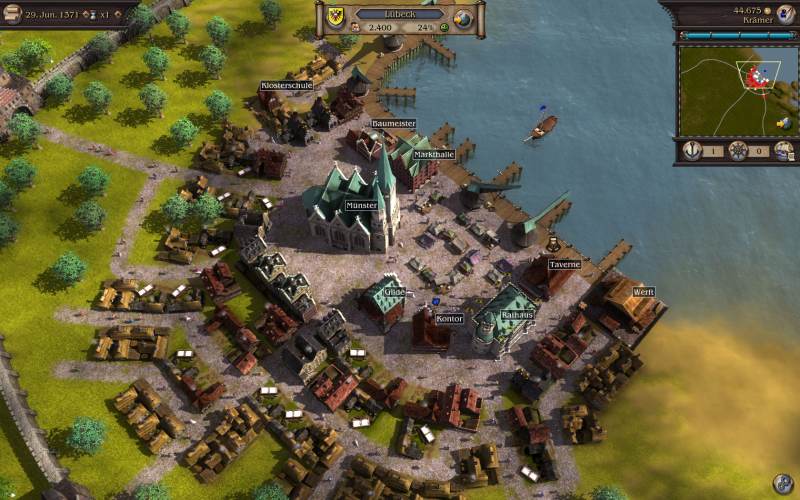Show ships in port via anchor icon
Screen dimensions: 800x500
692,150
